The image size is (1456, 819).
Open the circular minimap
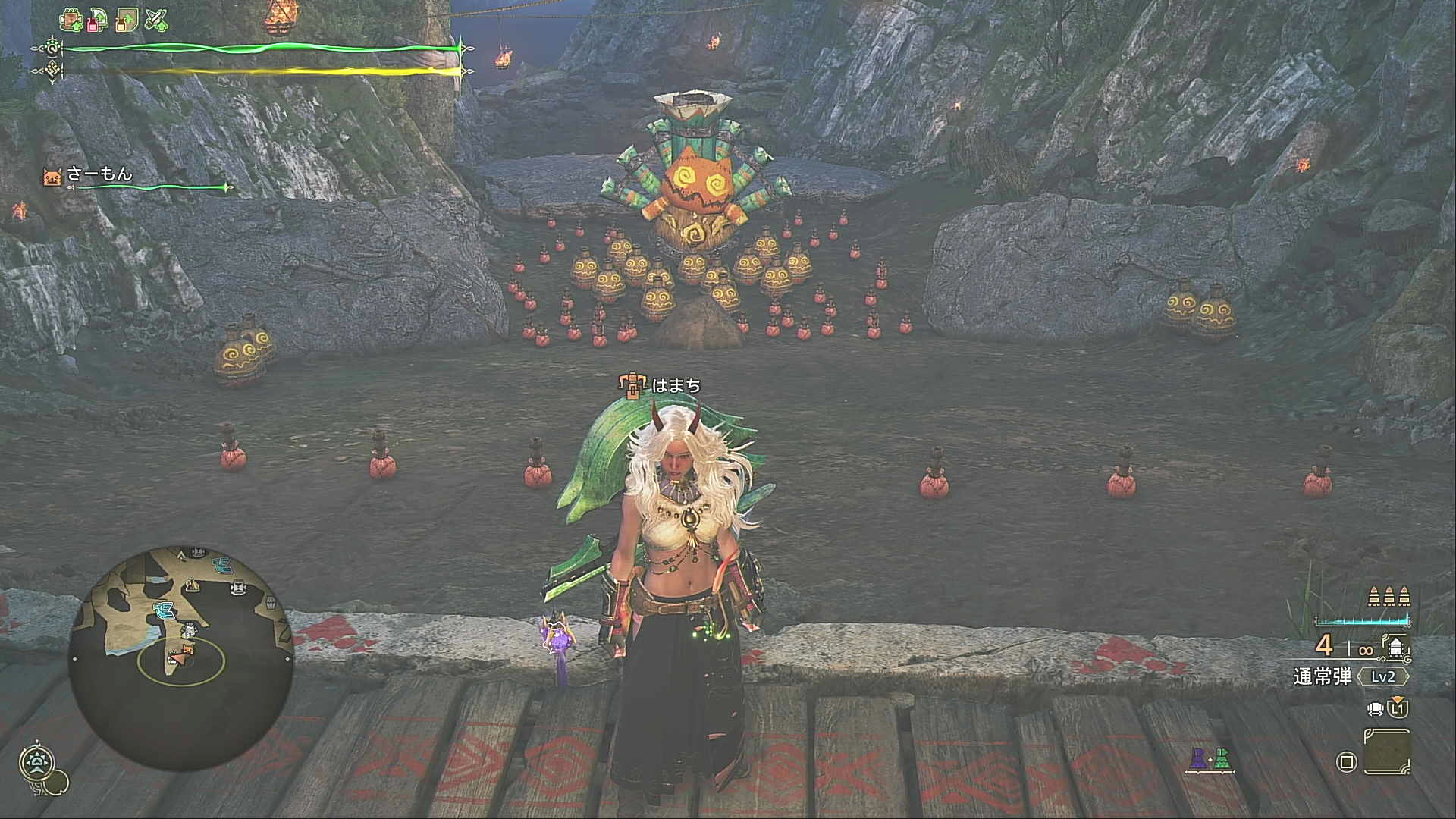click(x=180, y=657)
